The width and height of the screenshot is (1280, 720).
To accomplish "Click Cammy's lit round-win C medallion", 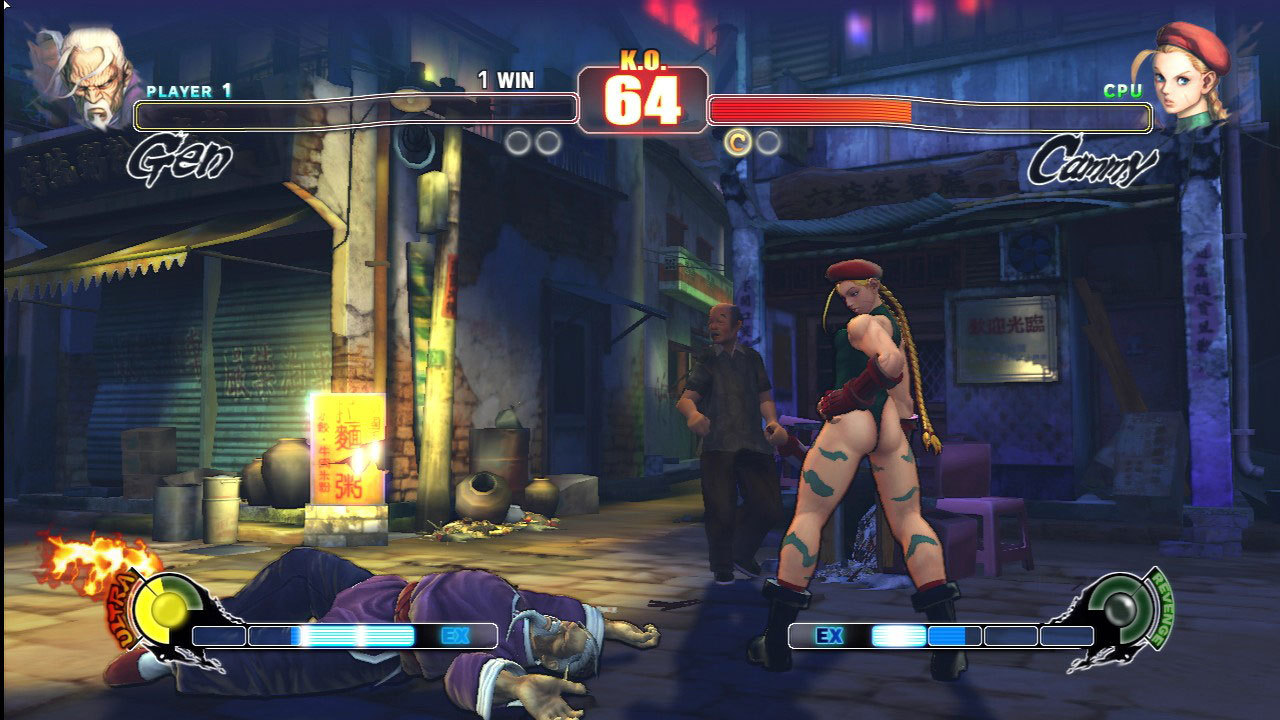I will pos(737,143).
